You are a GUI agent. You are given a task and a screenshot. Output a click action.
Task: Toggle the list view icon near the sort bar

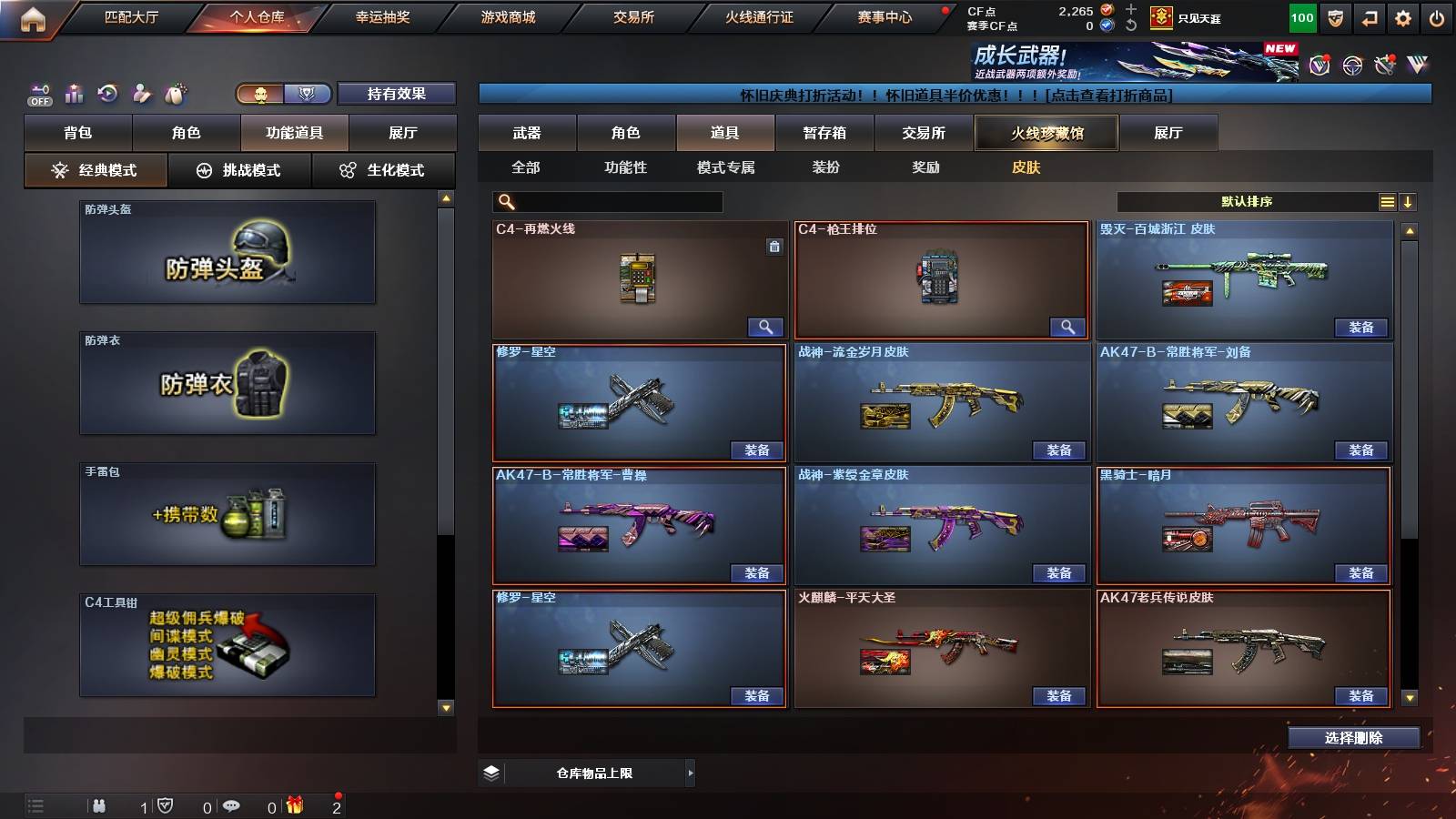click(1387, 202)
